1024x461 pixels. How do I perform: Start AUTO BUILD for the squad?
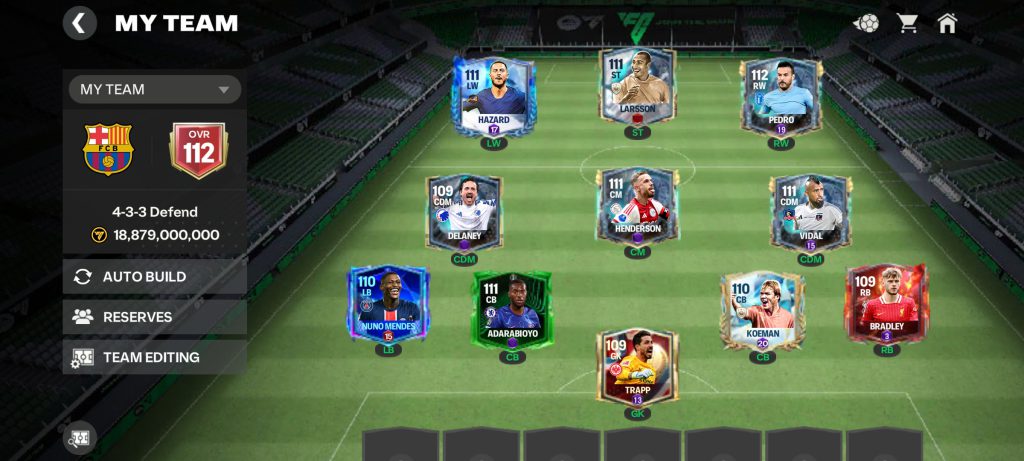click(155, 277)
